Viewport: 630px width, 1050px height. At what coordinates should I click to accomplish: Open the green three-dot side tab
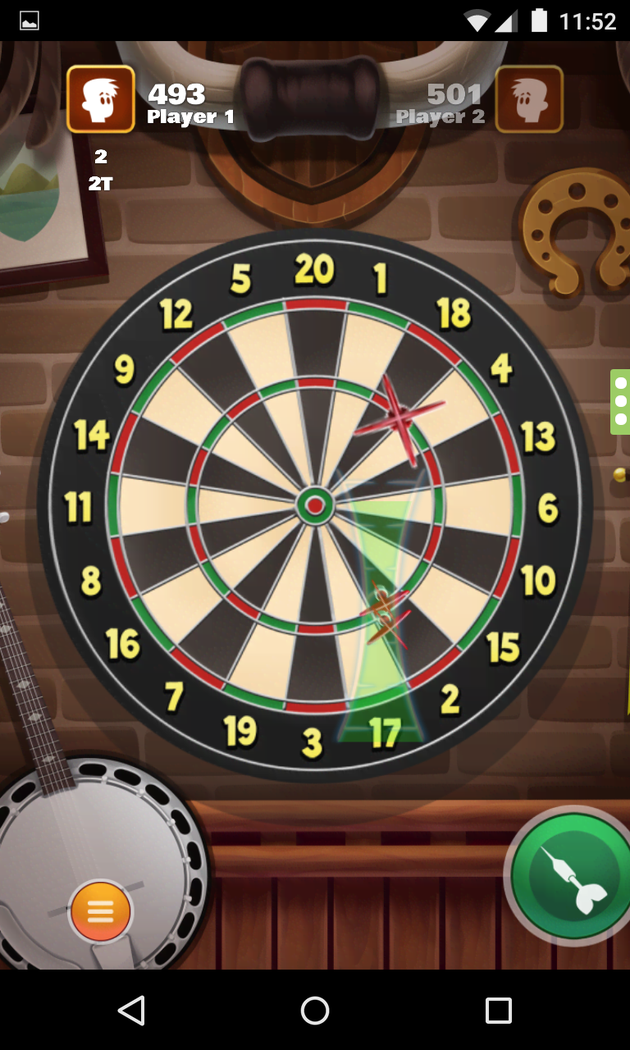tap(620, 401)
